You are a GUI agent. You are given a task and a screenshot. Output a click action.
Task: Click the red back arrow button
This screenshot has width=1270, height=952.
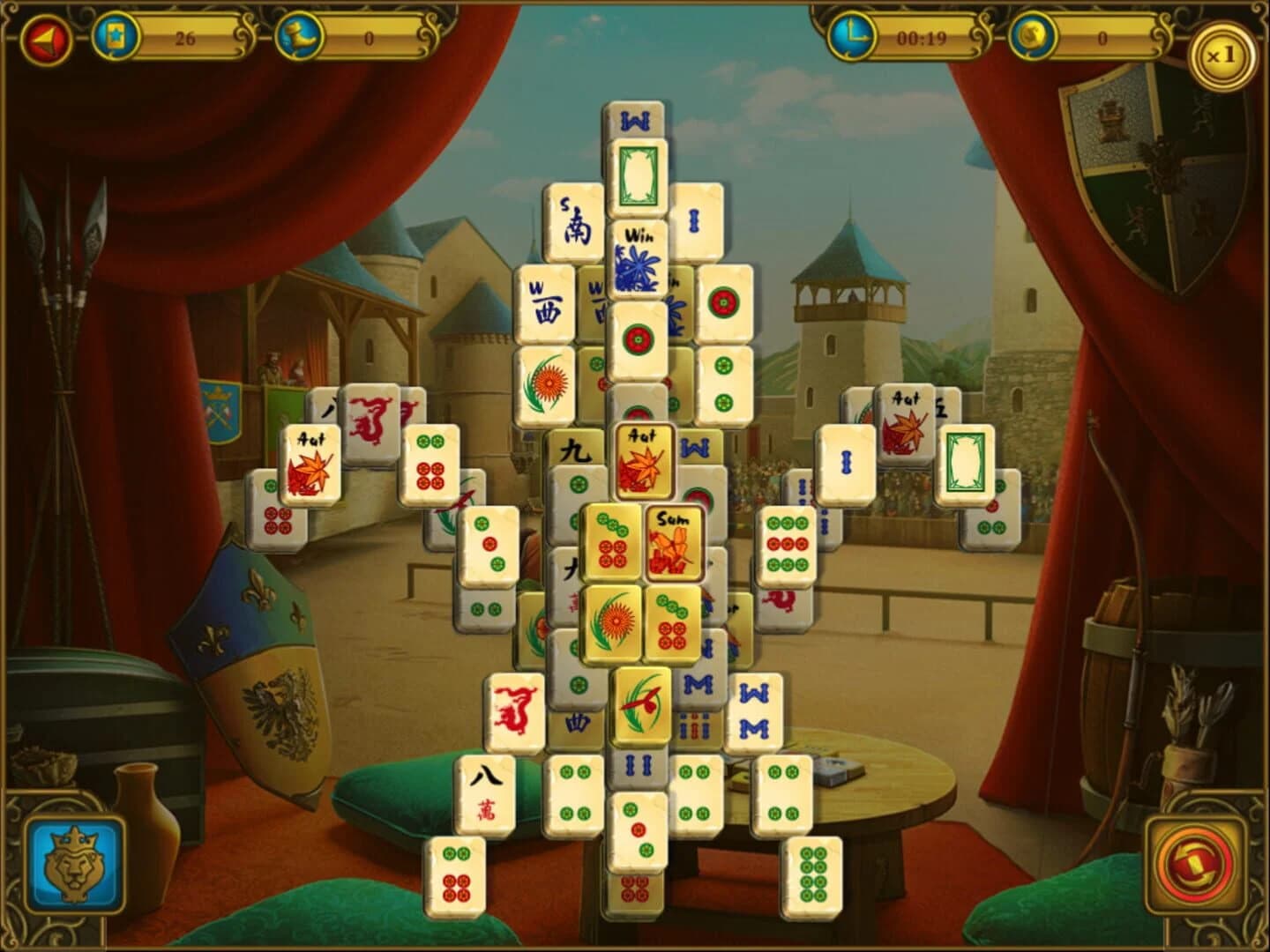[x=49, y=36]
